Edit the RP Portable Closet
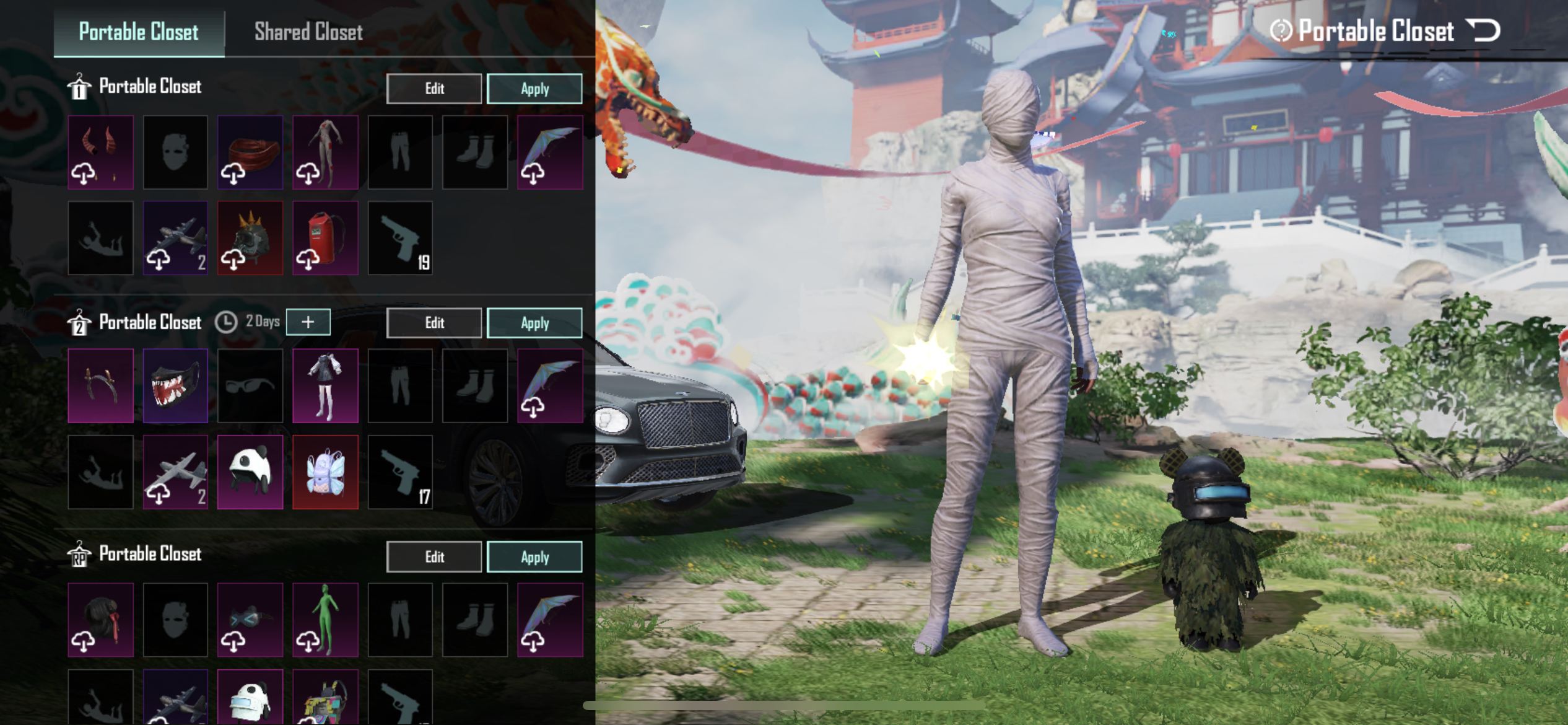 (434, 557)
